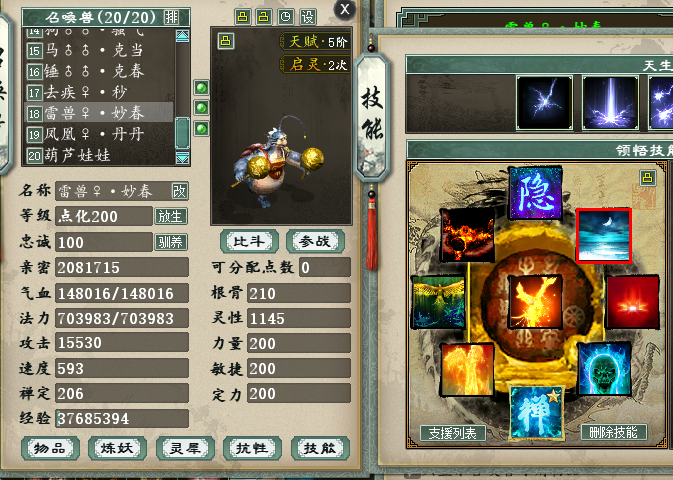Open the 支援列表 support list

tap(453, 433)
